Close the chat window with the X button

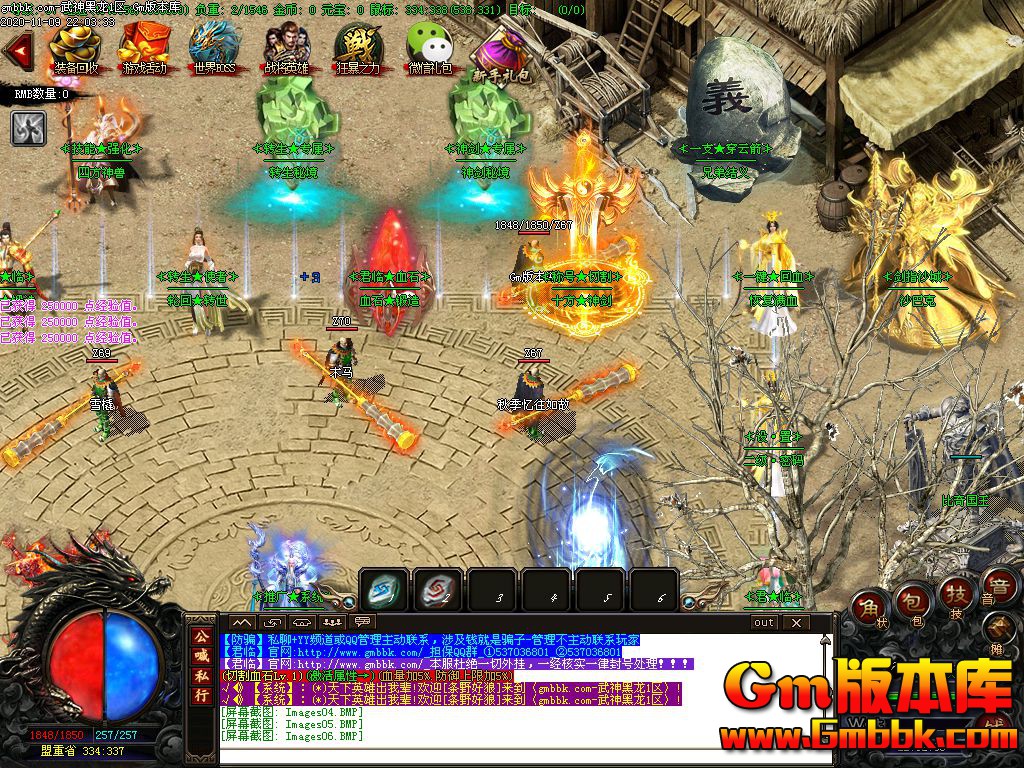pyautogui.click(x=795, y=622)
